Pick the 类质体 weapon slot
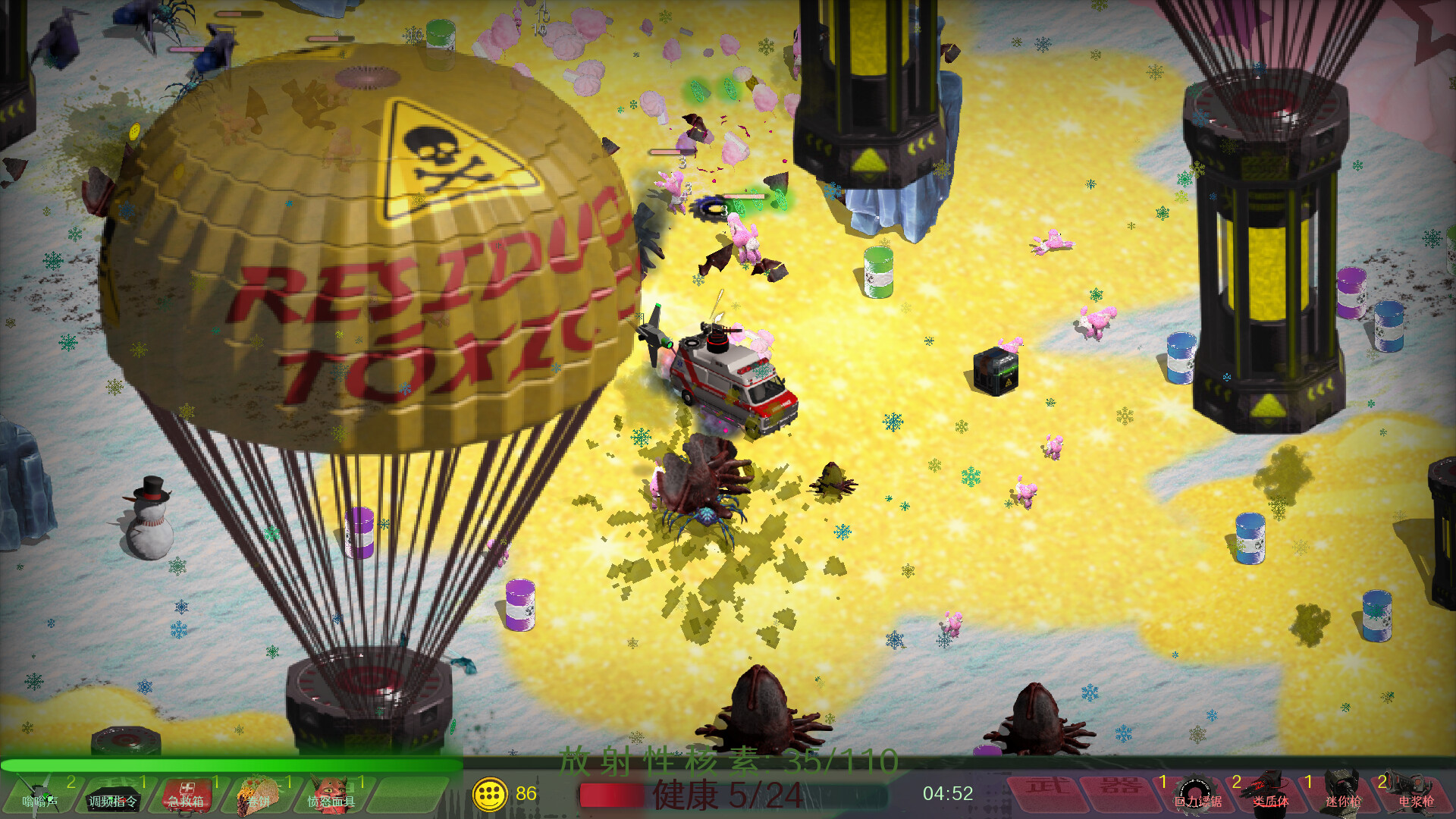This screenshot has width=1456, height=819. click(x=1270, y=793)
